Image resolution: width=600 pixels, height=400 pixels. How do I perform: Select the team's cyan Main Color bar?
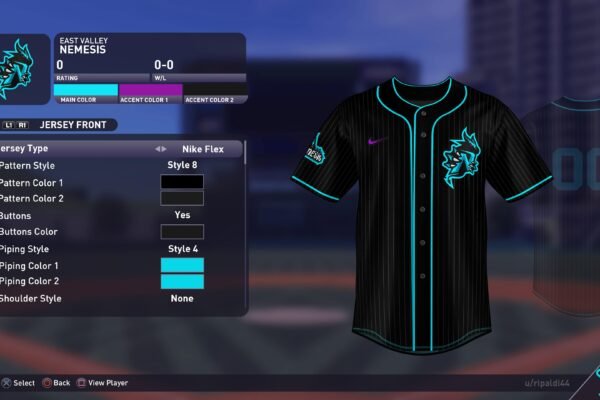coord(87,90)
